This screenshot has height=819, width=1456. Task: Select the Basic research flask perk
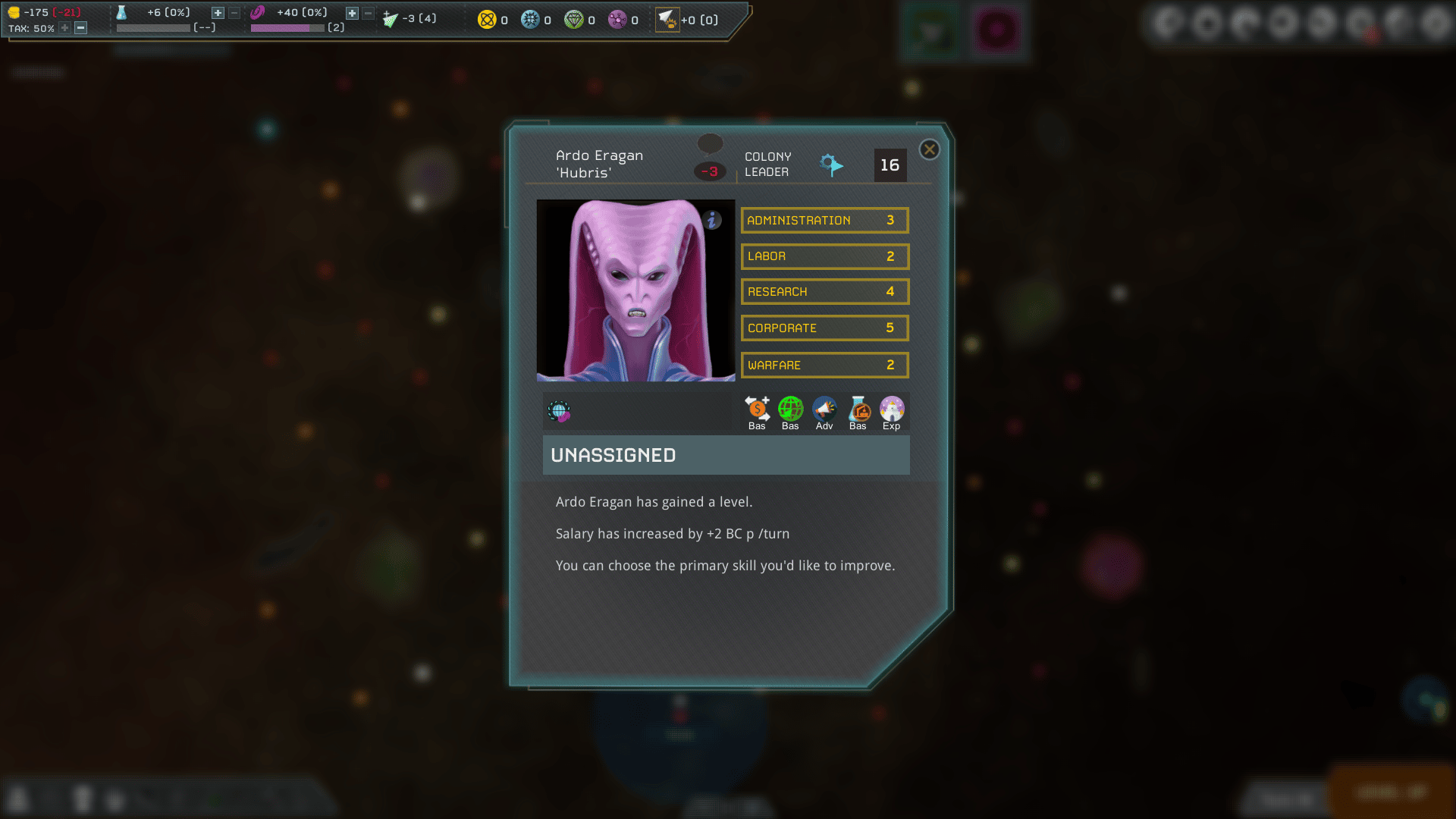(858, 409)
